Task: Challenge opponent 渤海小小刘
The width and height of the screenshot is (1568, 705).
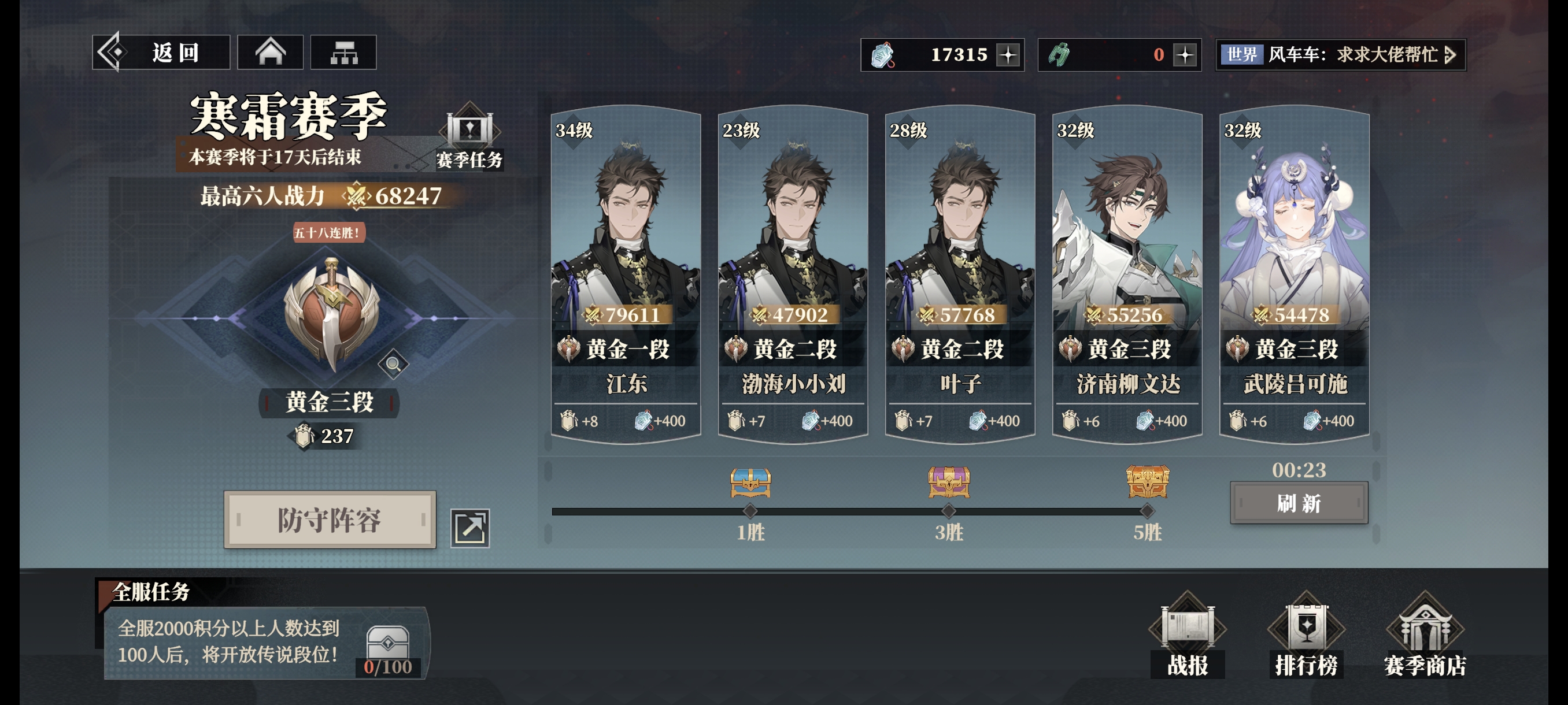Action: click(x=793, y=274)
